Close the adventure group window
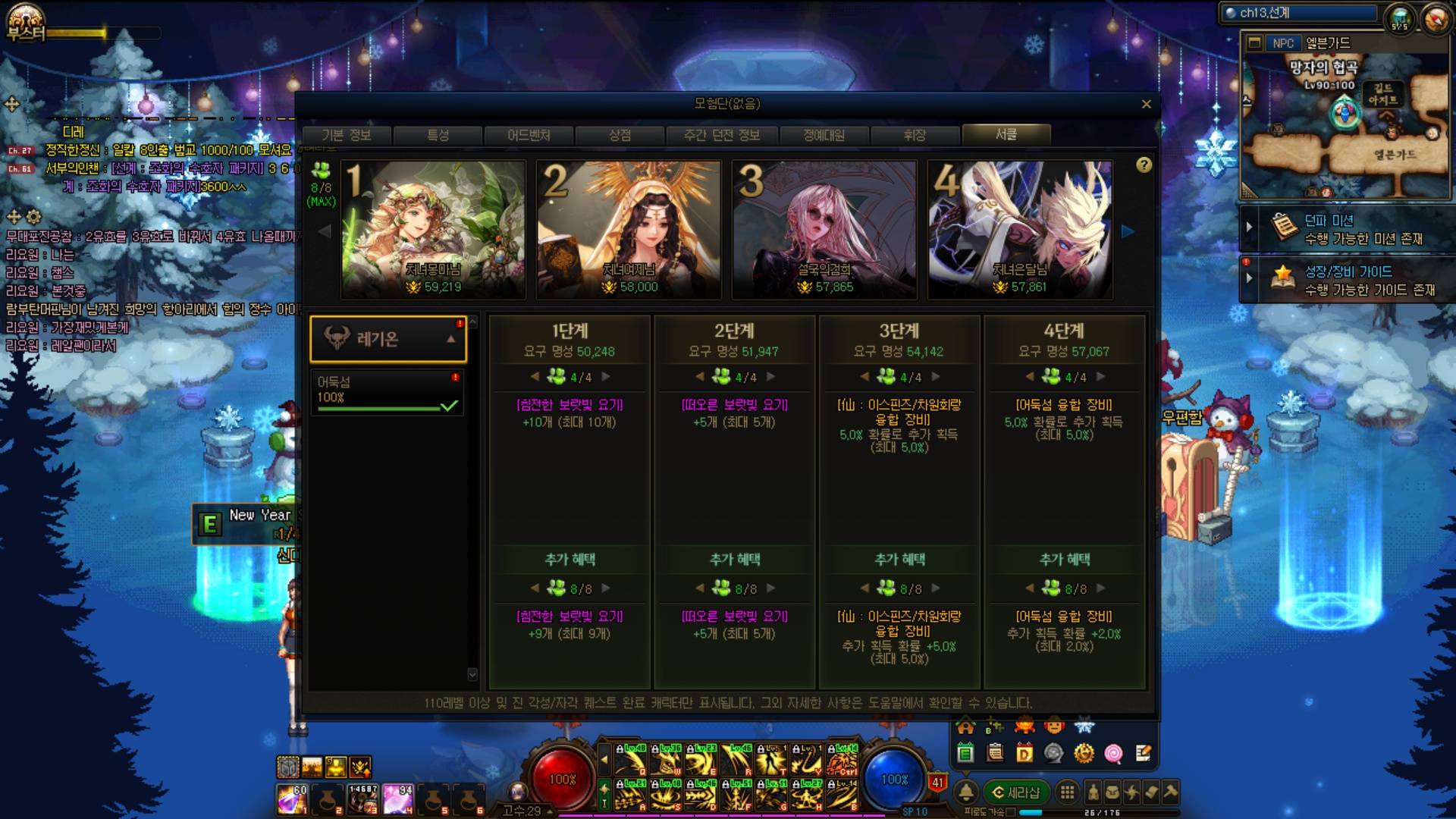The image size is (1456, 819). tap(1146, 105)
